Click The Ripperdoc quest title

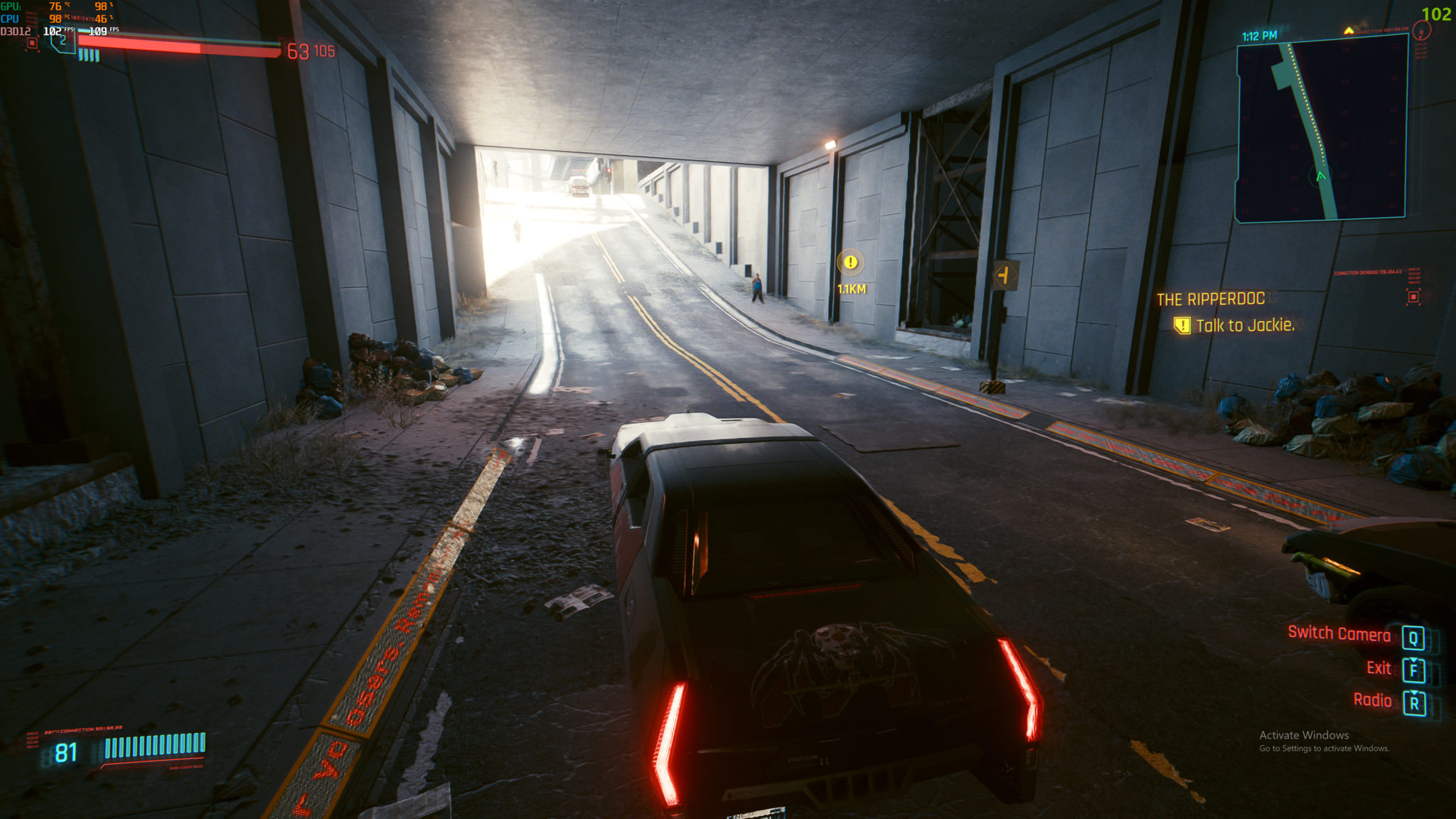tap(1211, 299)
